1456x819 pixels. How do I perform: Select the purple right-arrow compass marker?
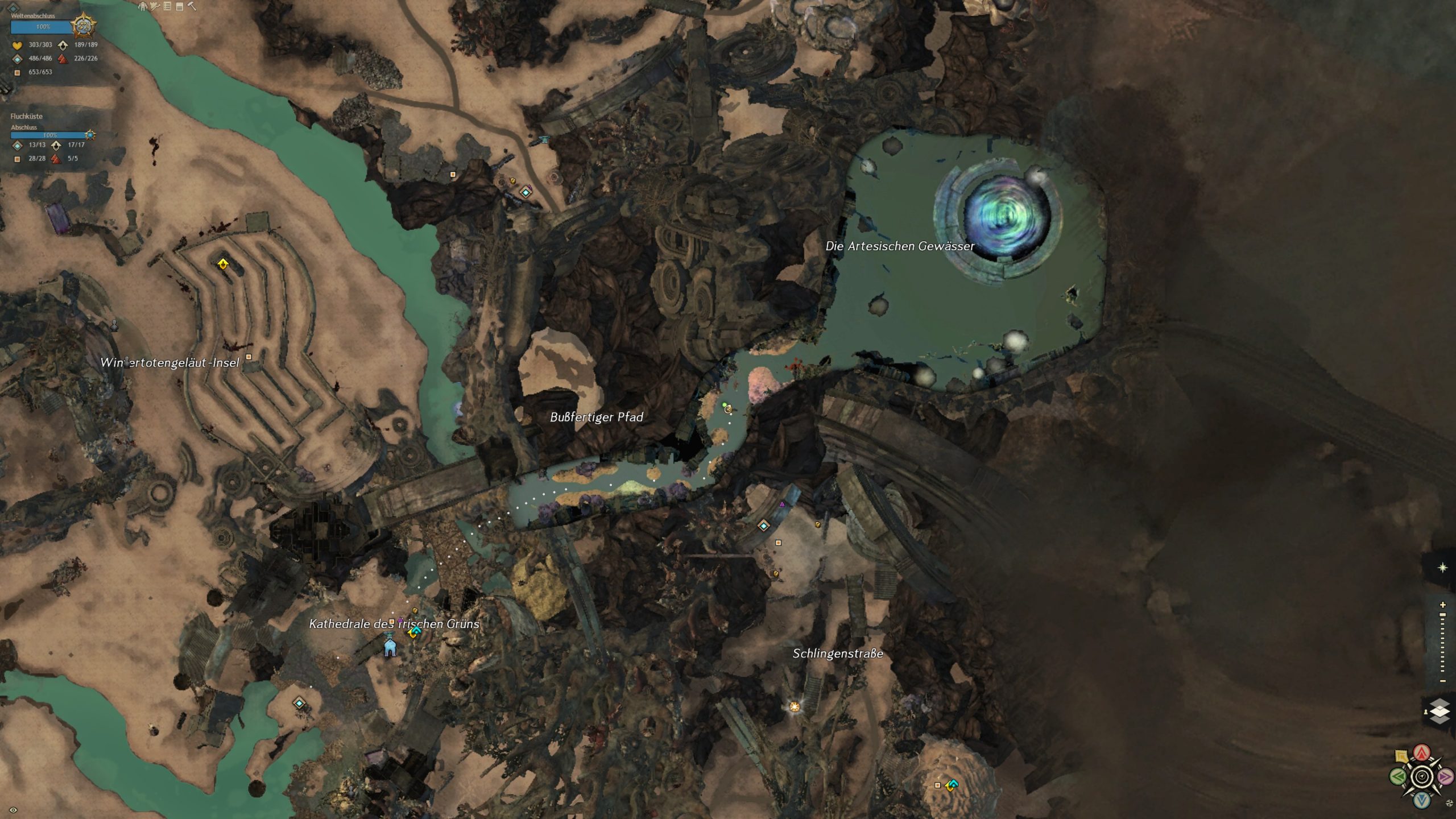1445,776
